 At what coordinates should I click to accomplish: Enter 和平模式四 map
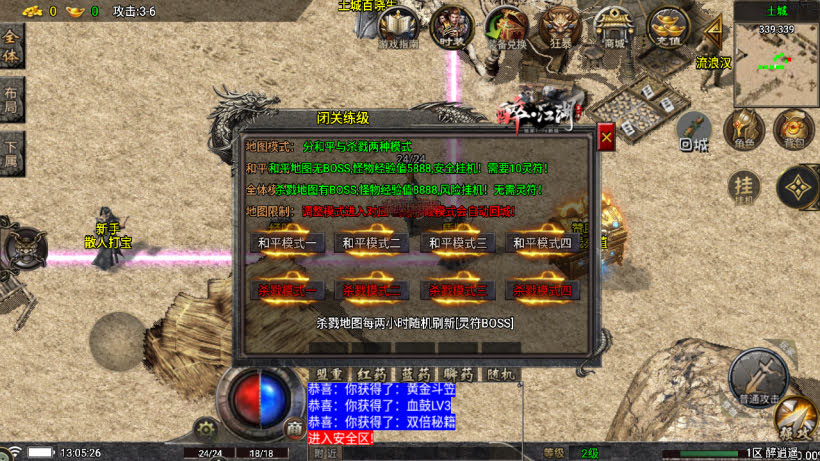point(542,243)
